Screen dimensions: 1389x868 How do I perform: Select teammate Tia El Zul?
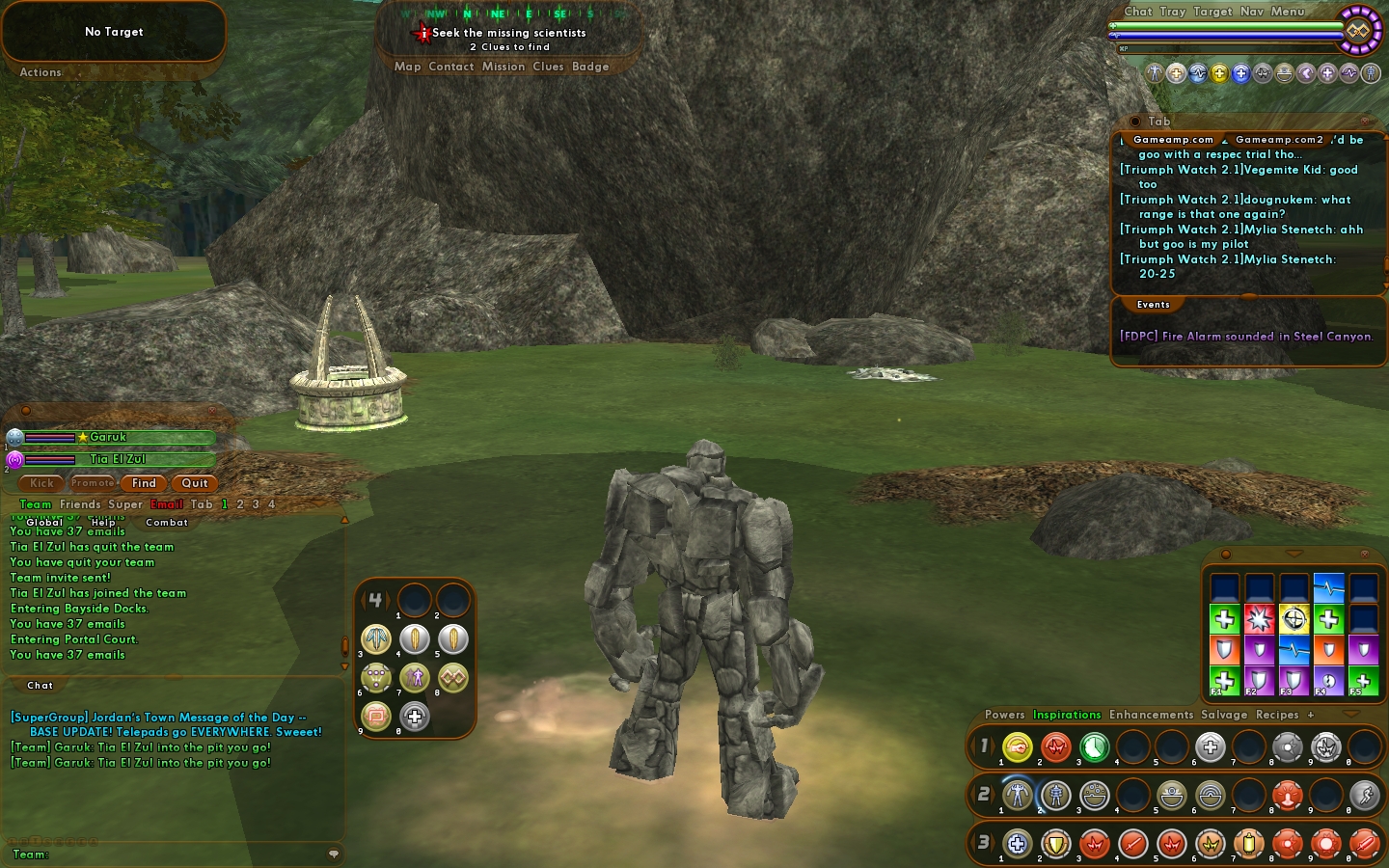pos(118,459)
